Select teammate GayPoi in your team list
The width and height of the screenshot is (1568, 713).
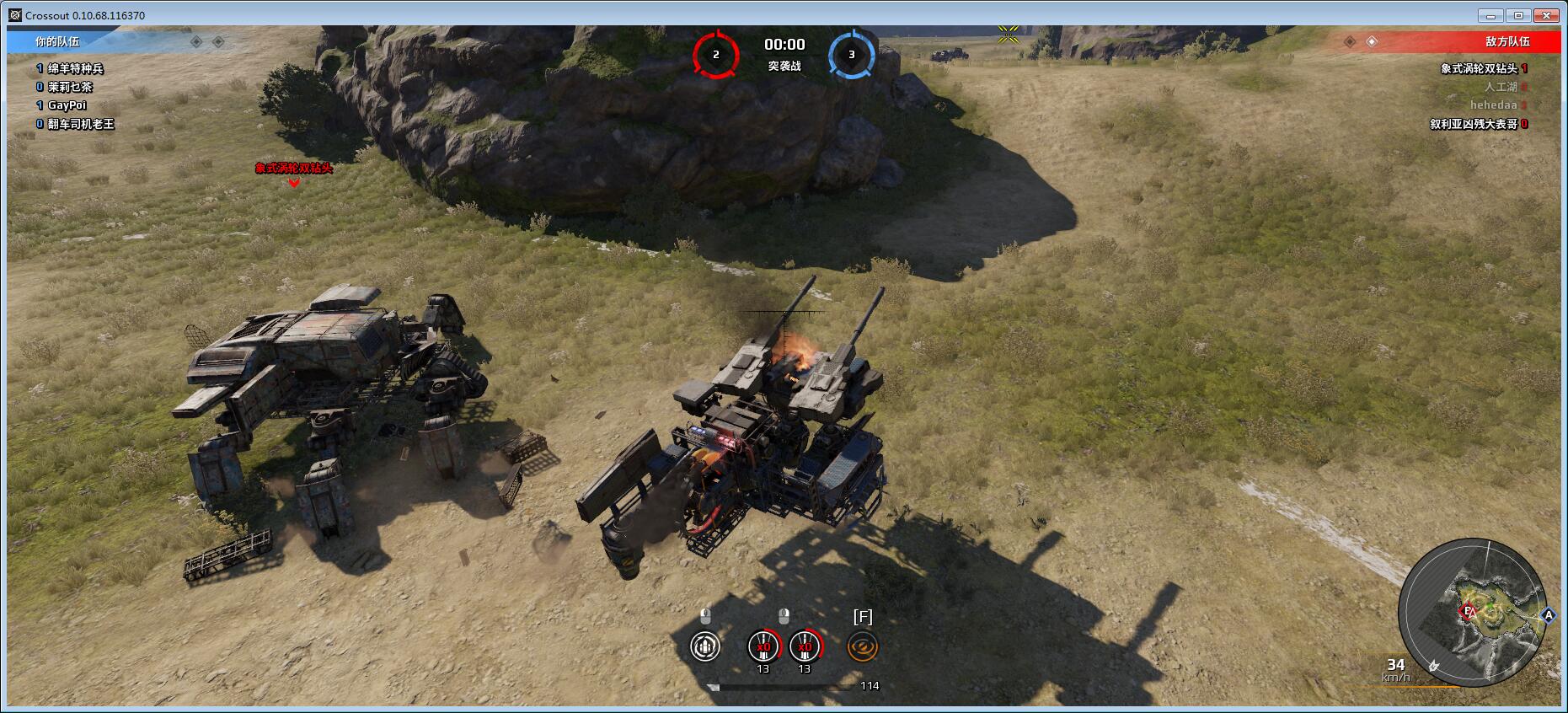click(67, 105)
